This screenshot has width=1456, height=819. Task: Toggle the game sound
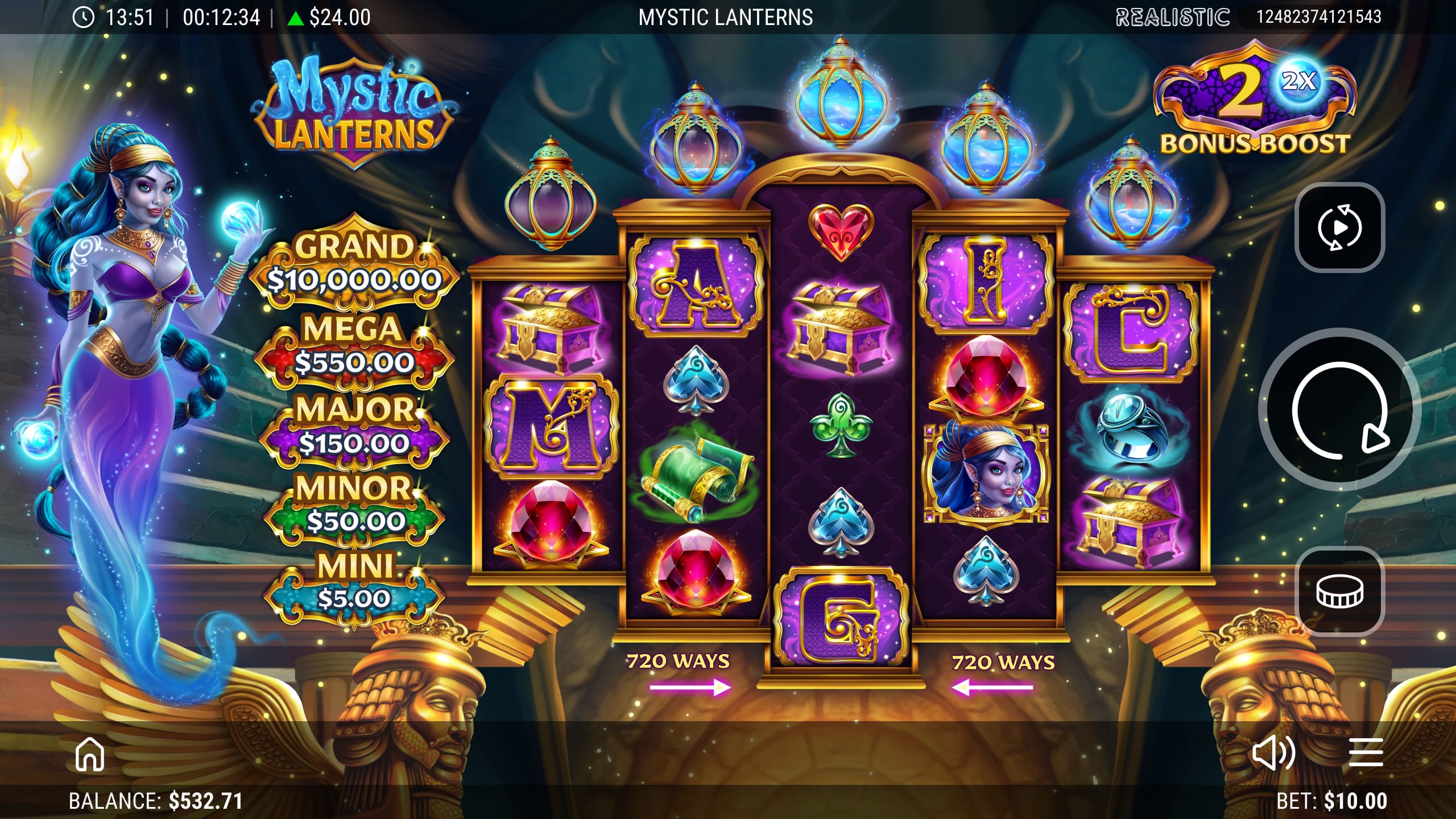(1273, 754)
